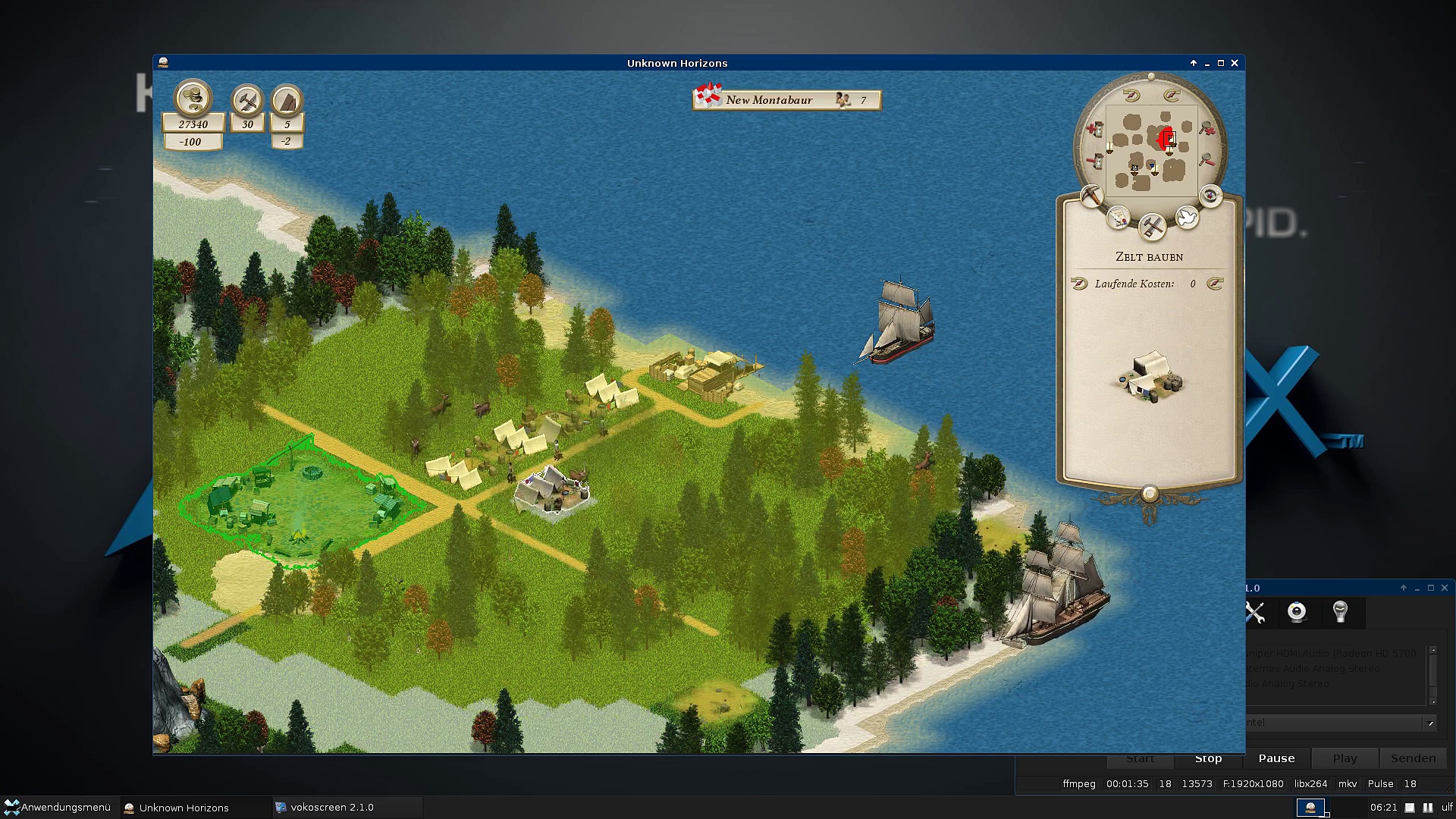Open the white dove diplomacy menu
Screen dimensions: 1456x819
(1187, 218)
